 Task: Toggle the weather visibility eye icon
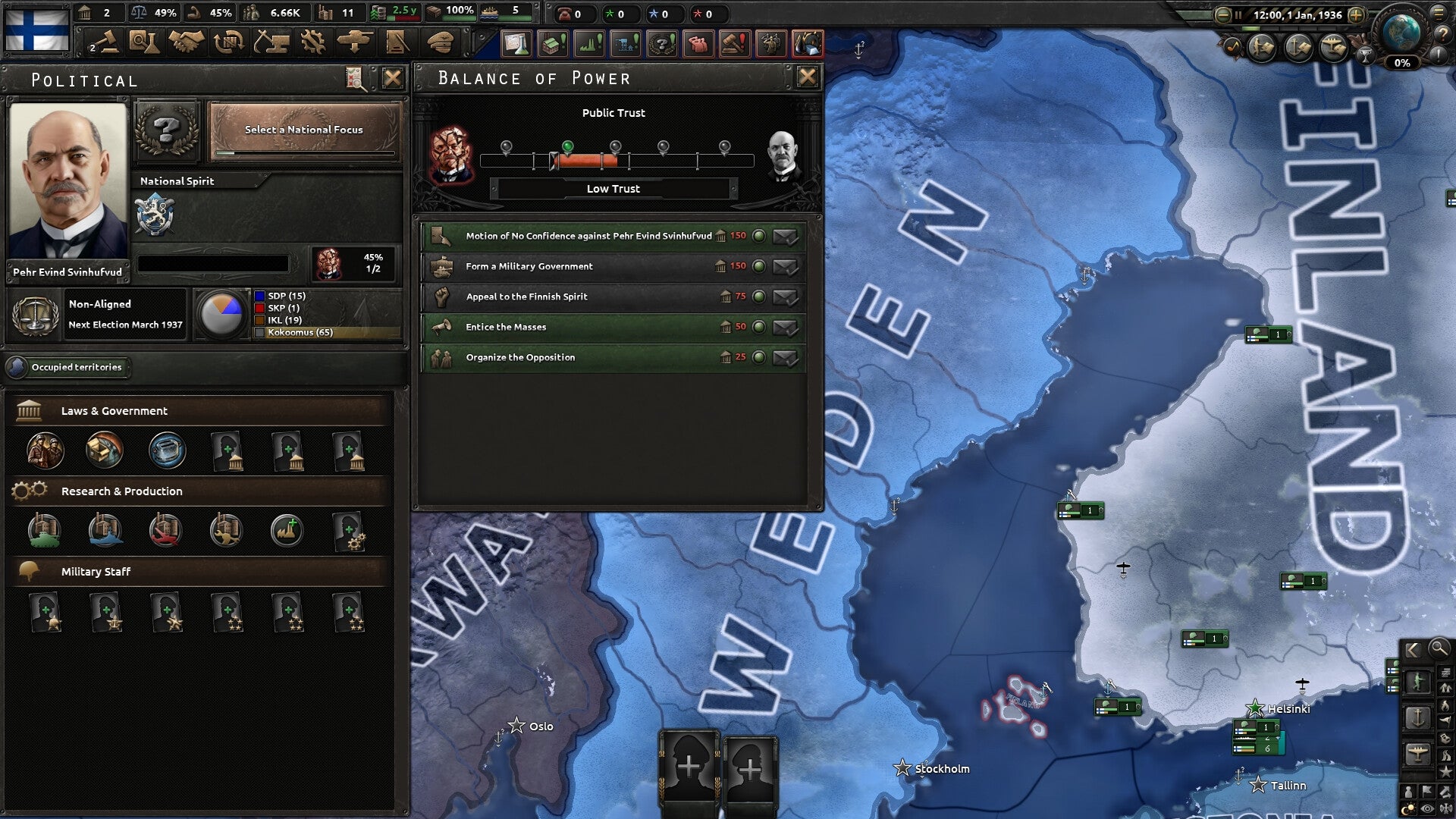tap(1426, 808)
